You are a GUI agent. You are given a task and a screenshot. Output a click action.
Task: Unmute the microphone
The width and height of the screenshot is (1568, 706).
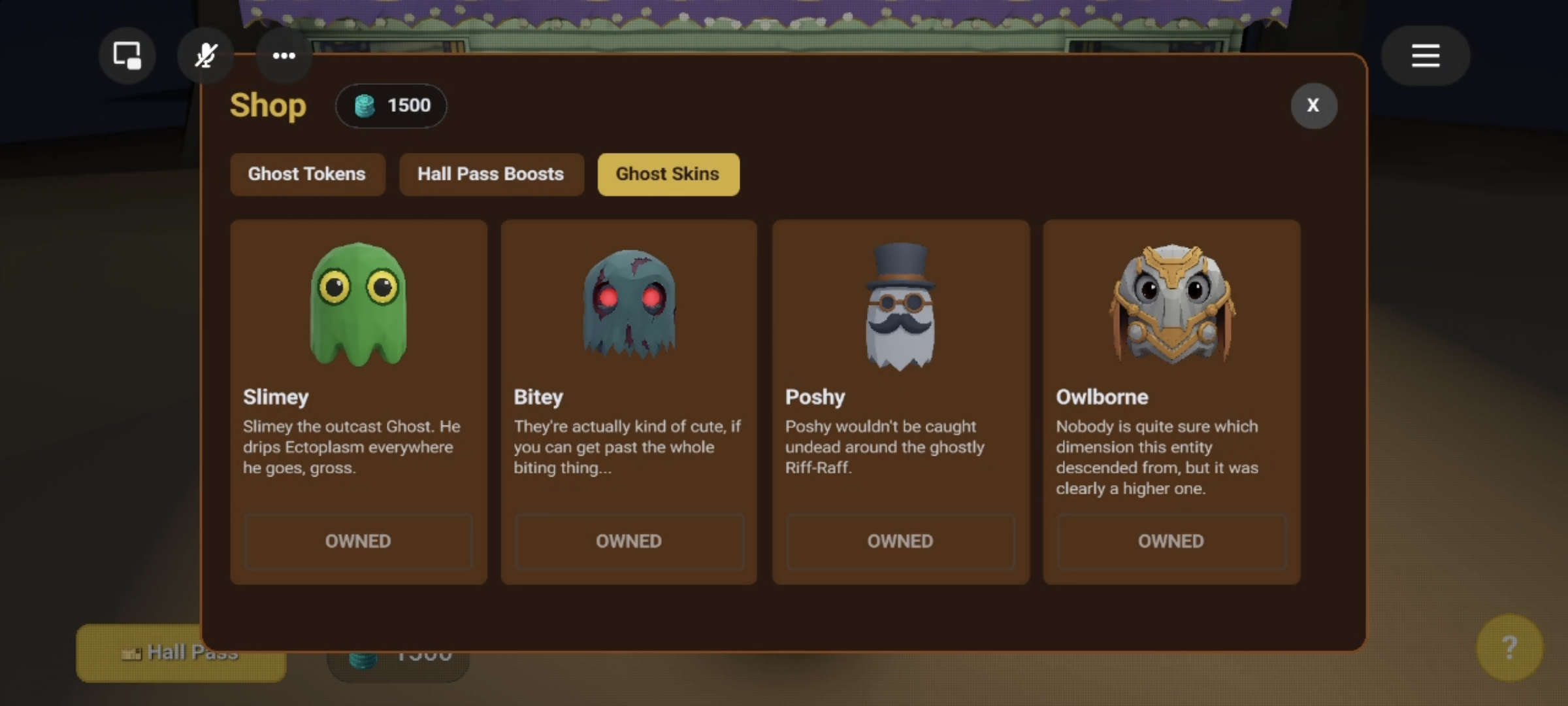point(205,55)
